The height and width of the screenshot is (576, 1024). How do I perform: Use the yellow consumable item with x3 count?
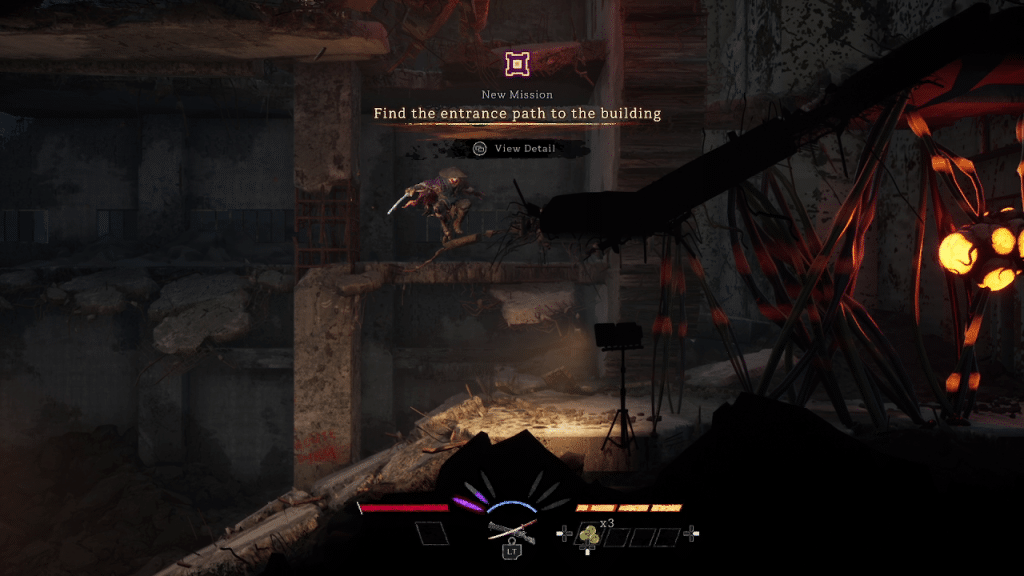588,535
